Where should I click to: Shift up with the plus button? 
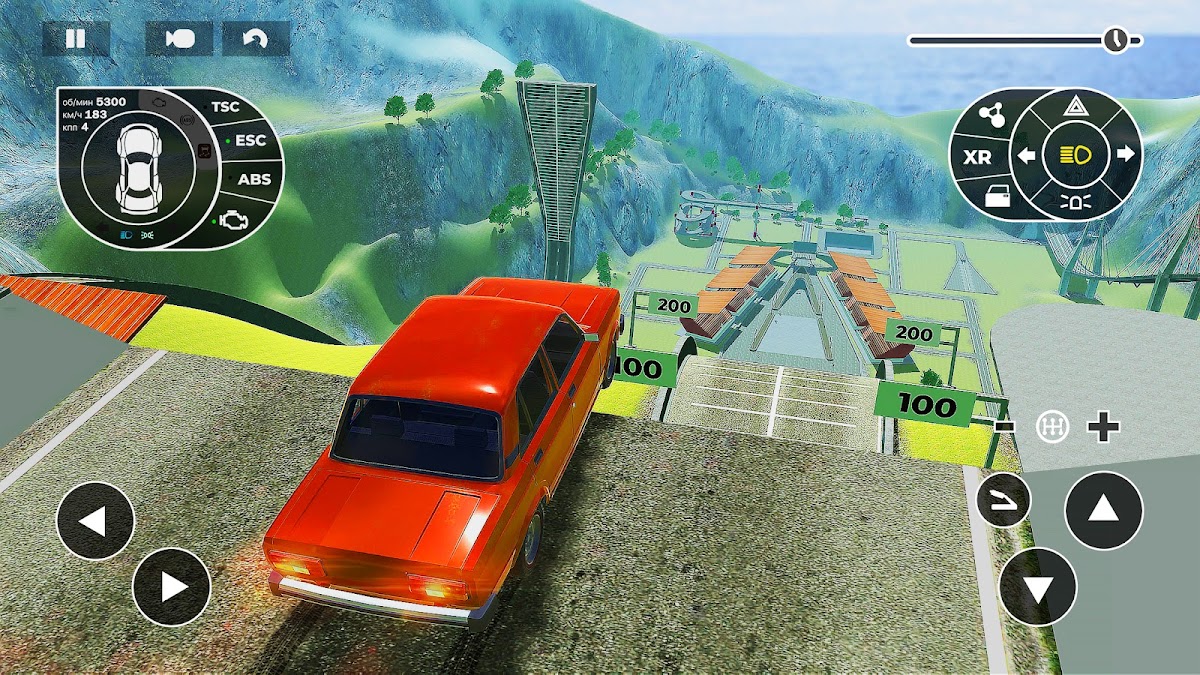[x=1103, y=428]
